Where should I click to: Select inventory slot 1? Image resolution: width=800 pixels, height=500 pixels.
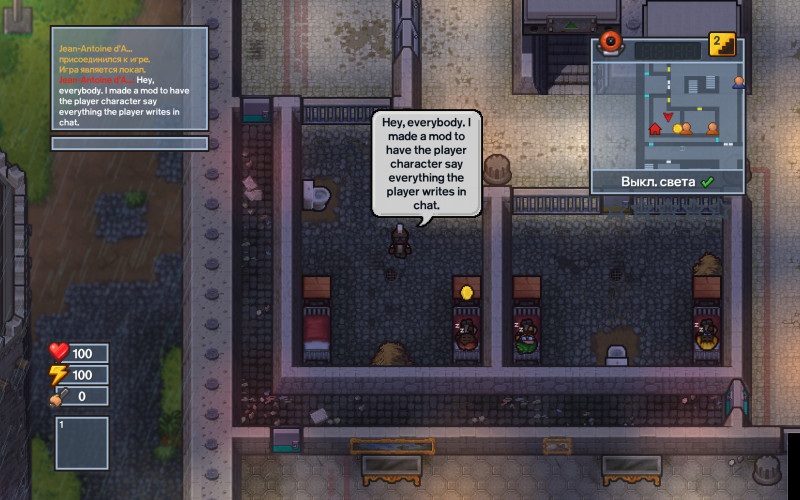pos(82,443)
